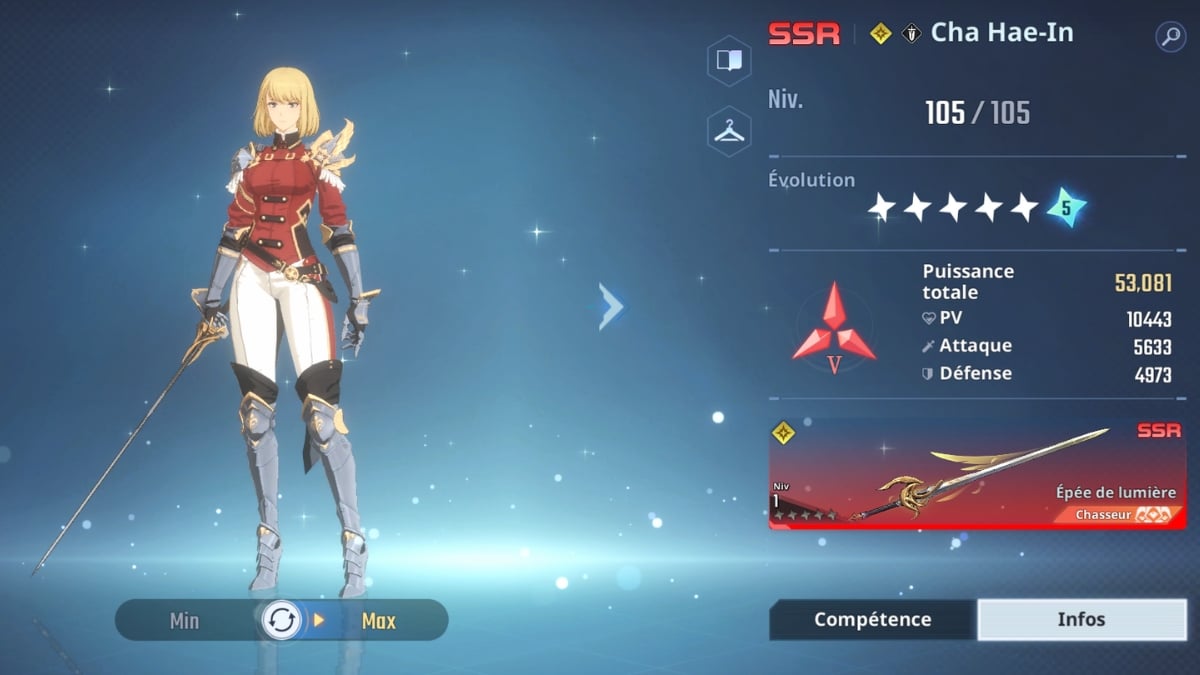Choose the Max stats view
Viewport: 1200px width, 675px height.
click(x=378, y=621)
